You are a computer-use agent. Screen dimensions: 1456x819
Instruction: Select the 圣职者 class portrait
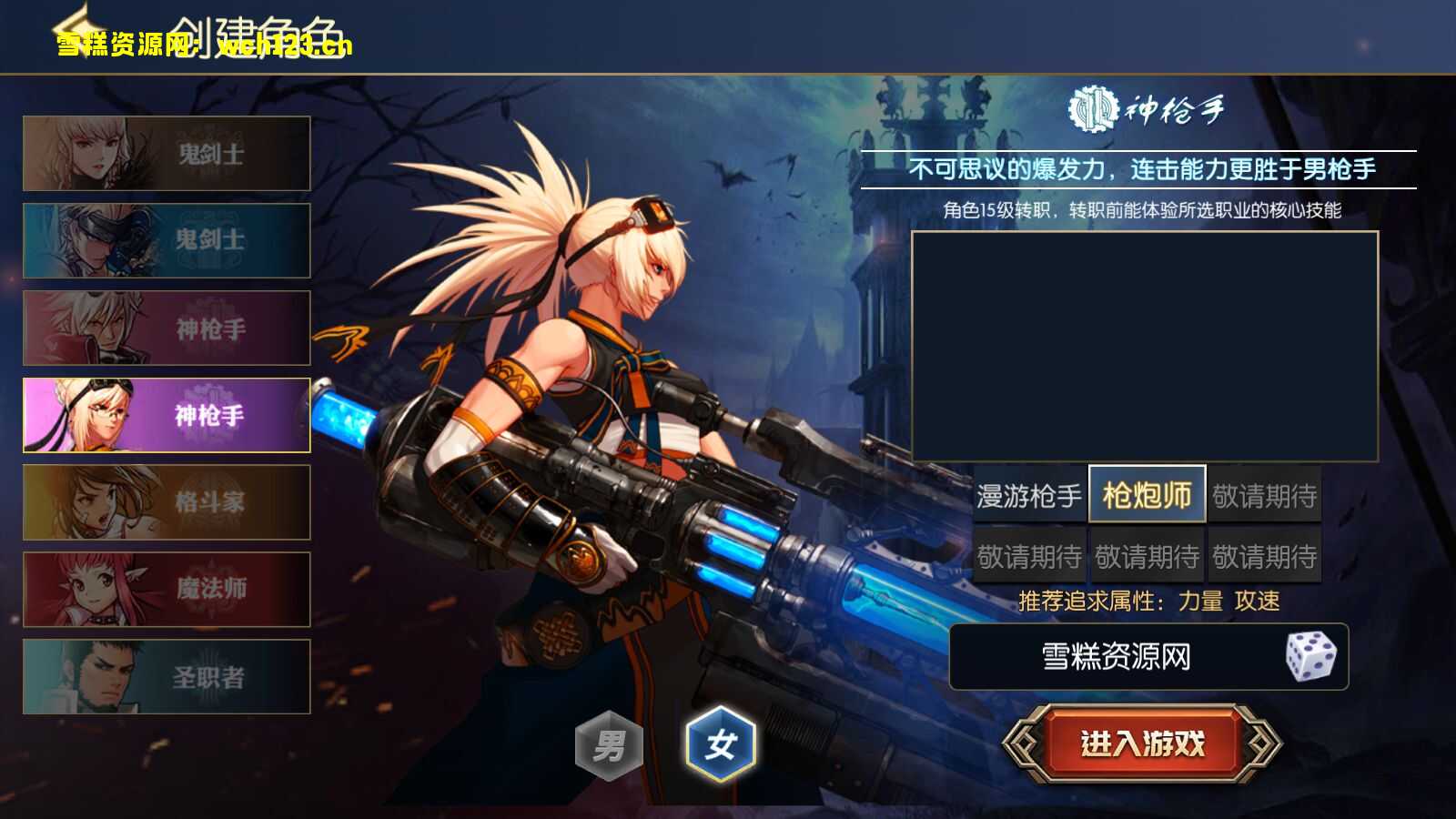(x=167, y=675)
